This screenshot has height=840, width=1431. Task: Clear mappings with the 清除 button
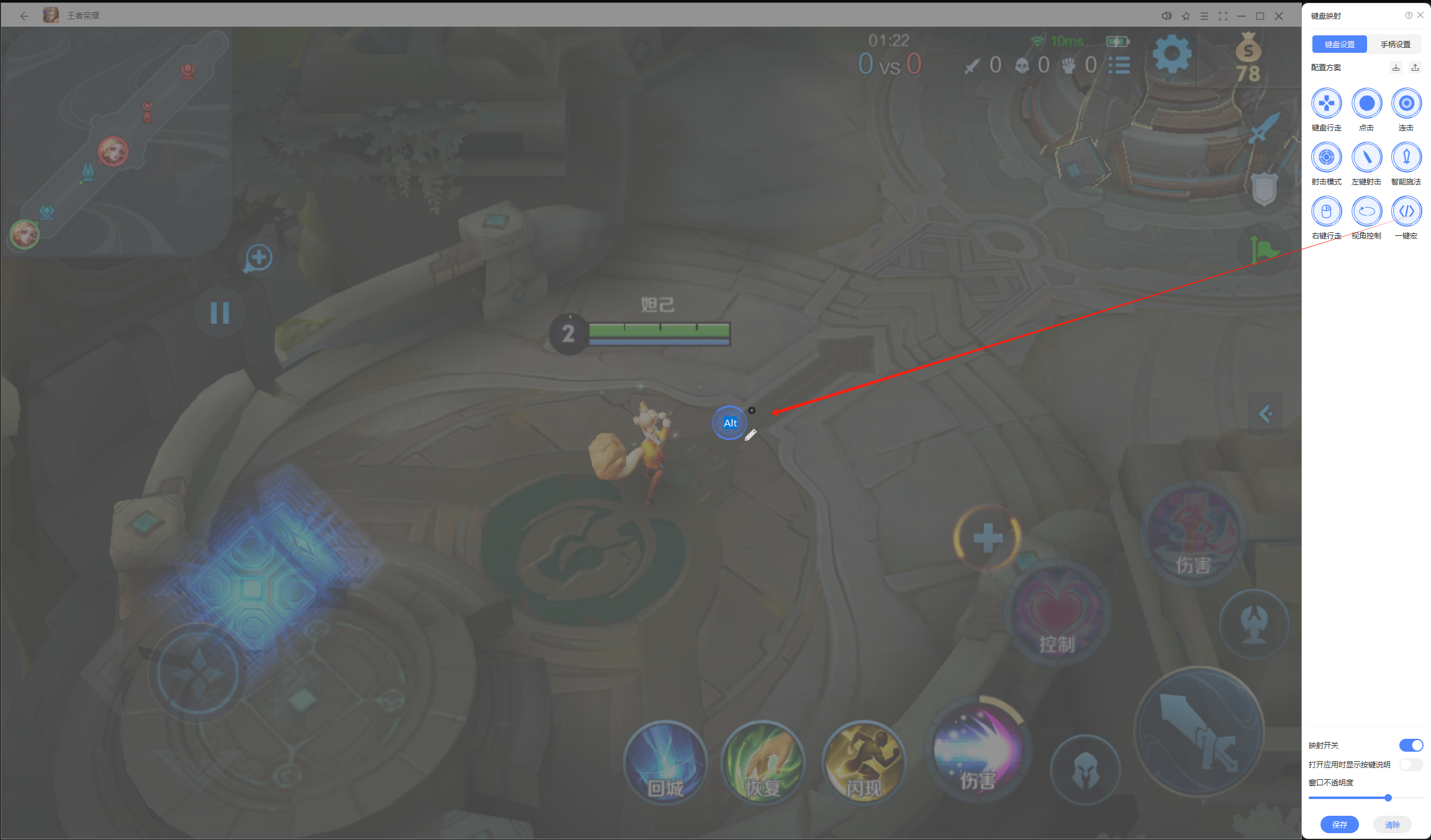[x=1392, y=824]
